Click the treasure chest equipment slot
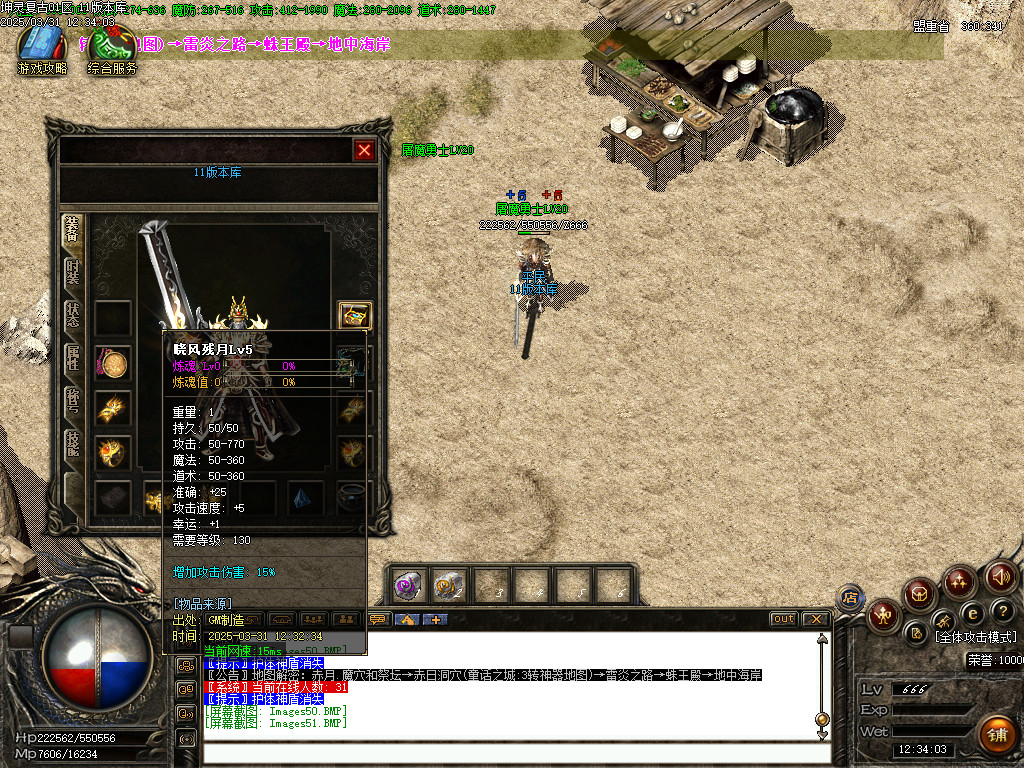 click(355, 316)
